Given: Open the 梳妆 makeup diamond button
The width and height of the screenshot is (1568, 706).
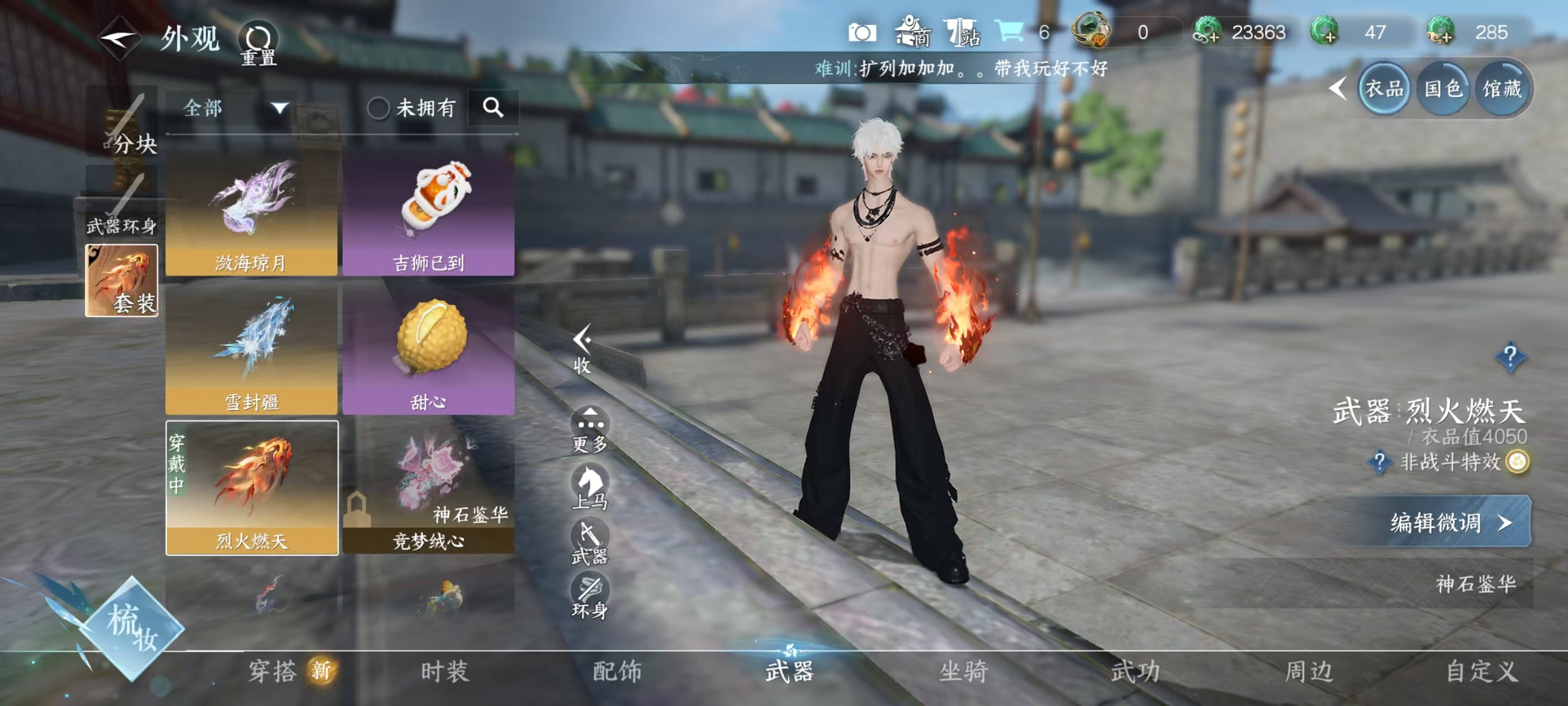Looking at the screenshot, I should (x=132, y=628).
